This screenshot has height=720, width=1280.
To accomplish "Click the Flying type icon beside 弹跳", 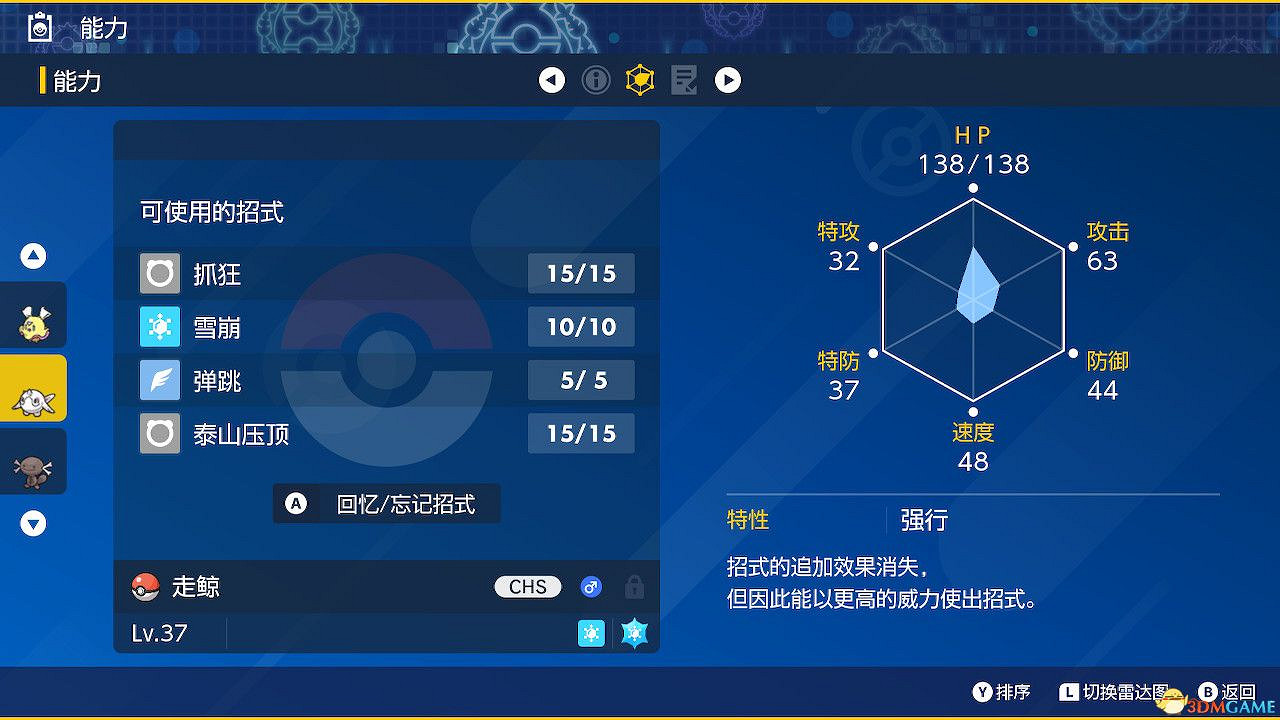I will pos(159,380).
